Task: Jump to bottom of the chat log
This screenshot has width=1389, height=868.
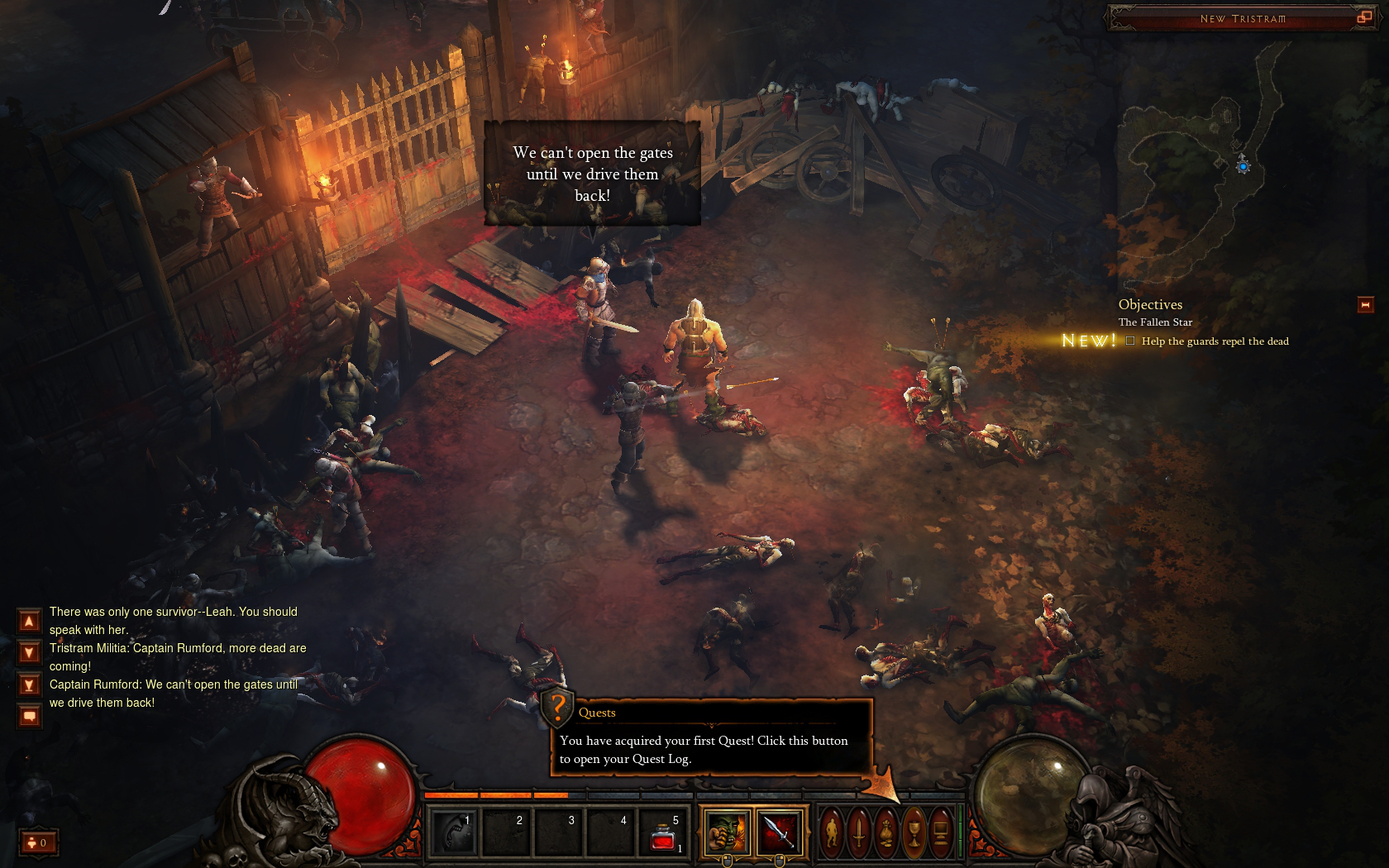Action: [x=29, y=685]
